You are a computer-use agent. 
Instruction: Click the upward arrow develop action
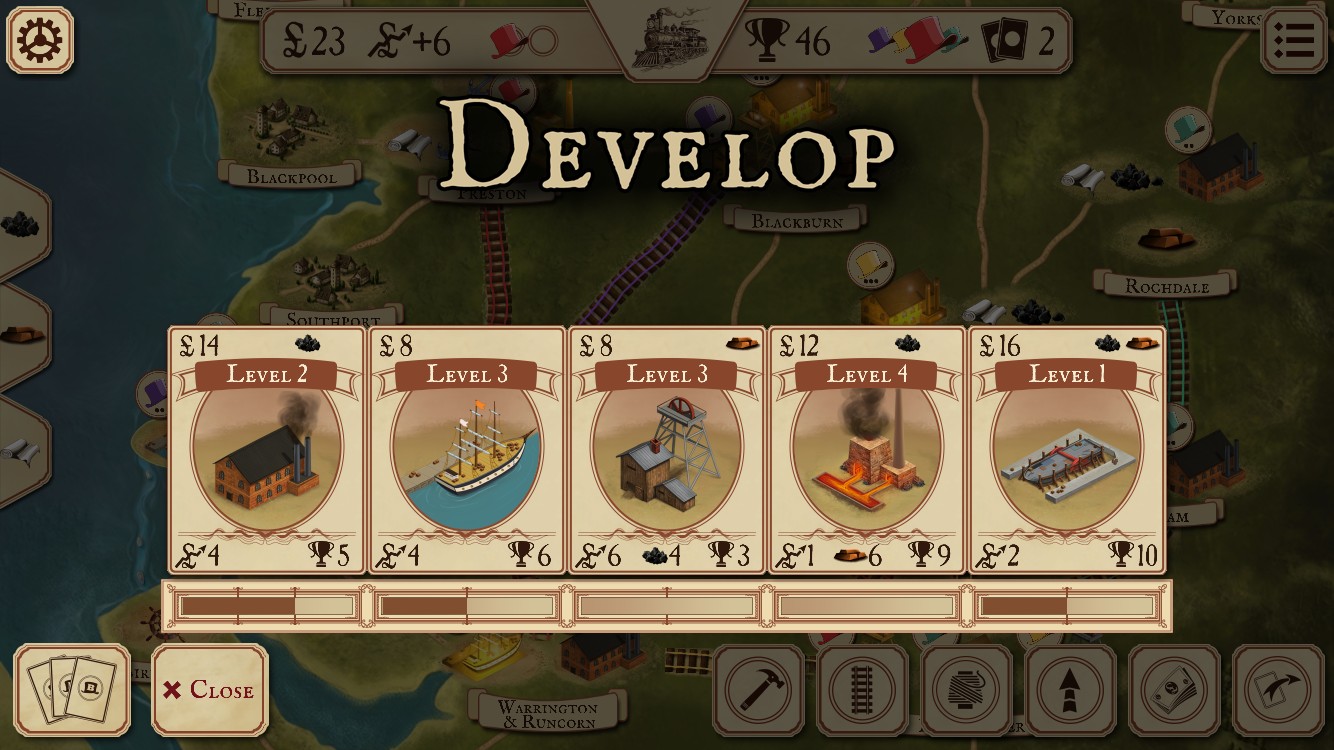pyautogui.click(x=1070, y=690)
